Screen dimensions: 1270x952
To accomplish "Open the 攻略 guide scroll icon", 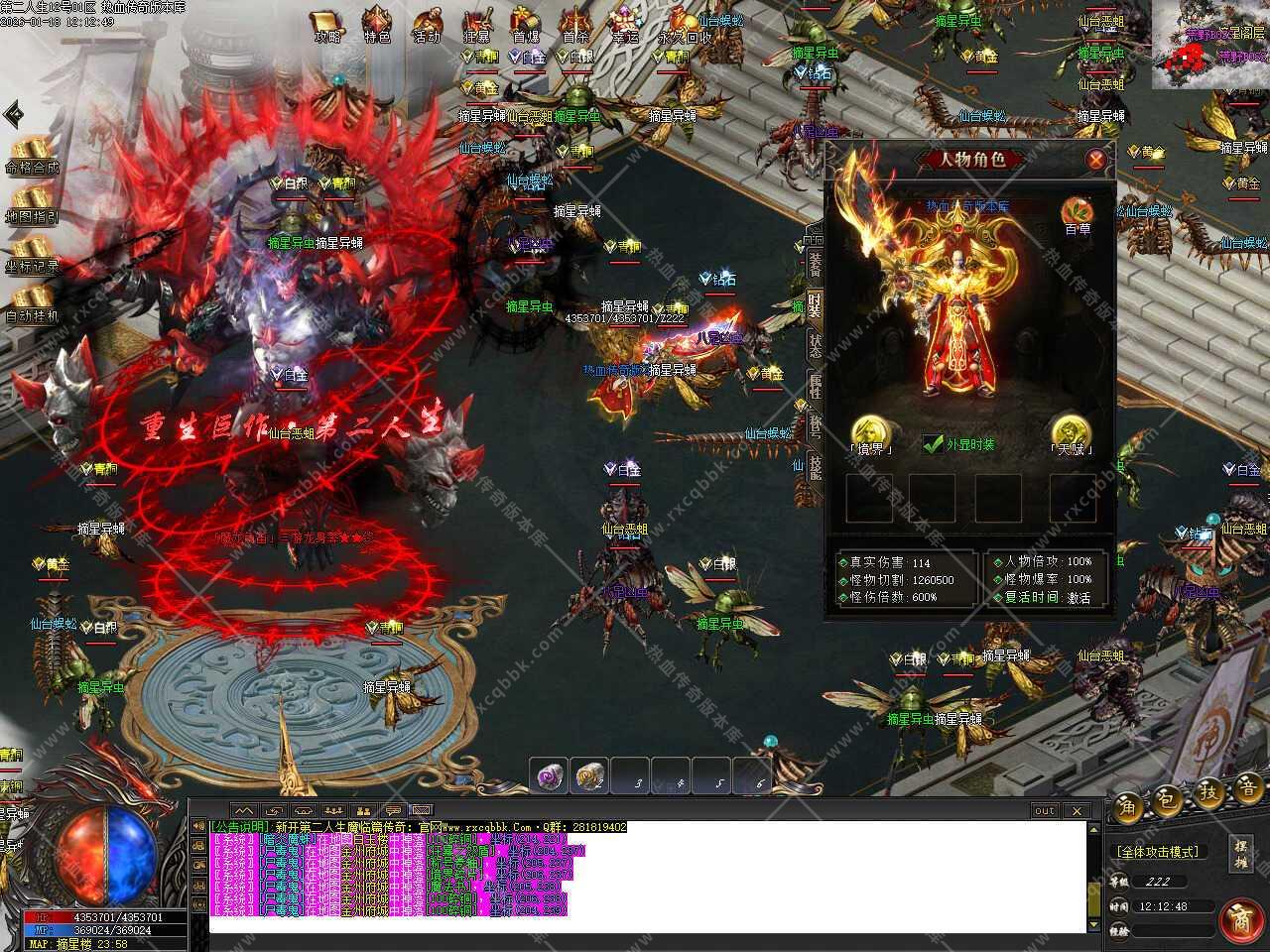I will tap(325, 24).
